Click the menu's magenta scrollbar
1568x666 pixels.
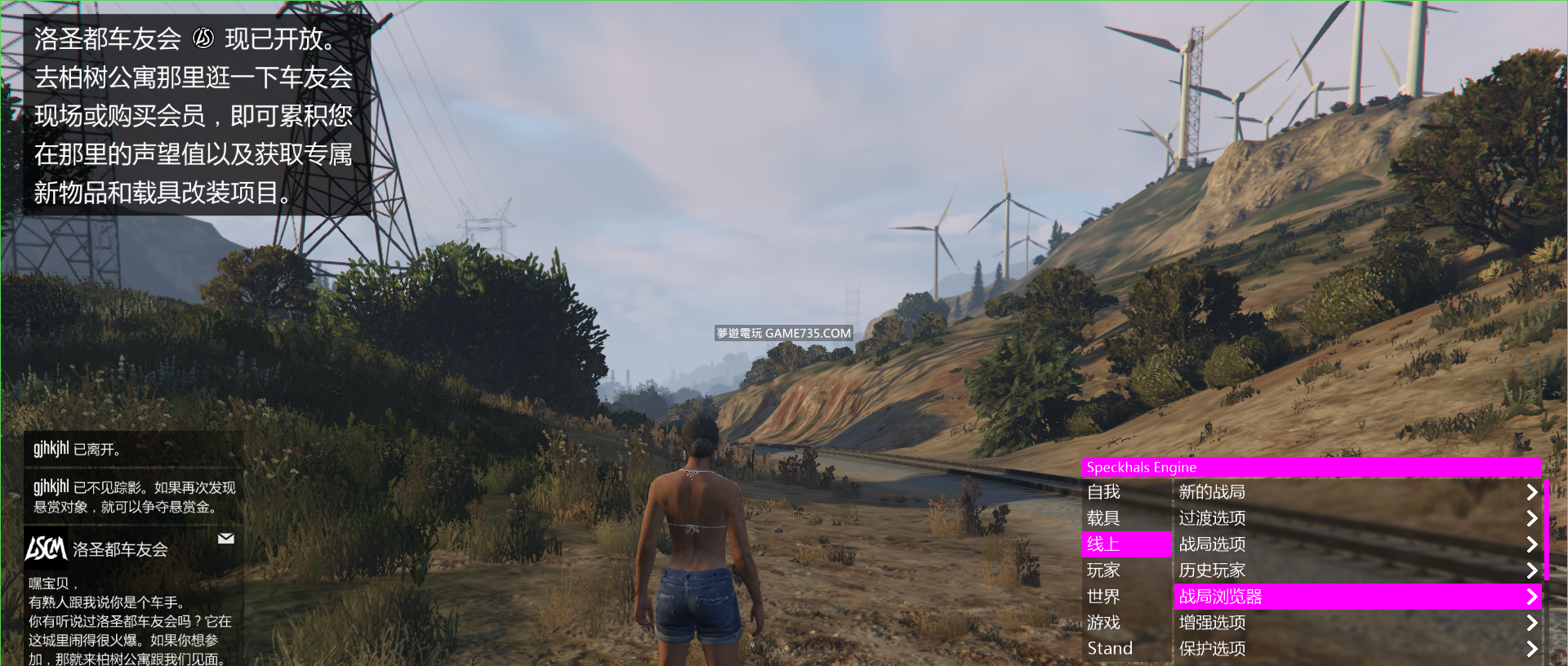coord(1546,531)
